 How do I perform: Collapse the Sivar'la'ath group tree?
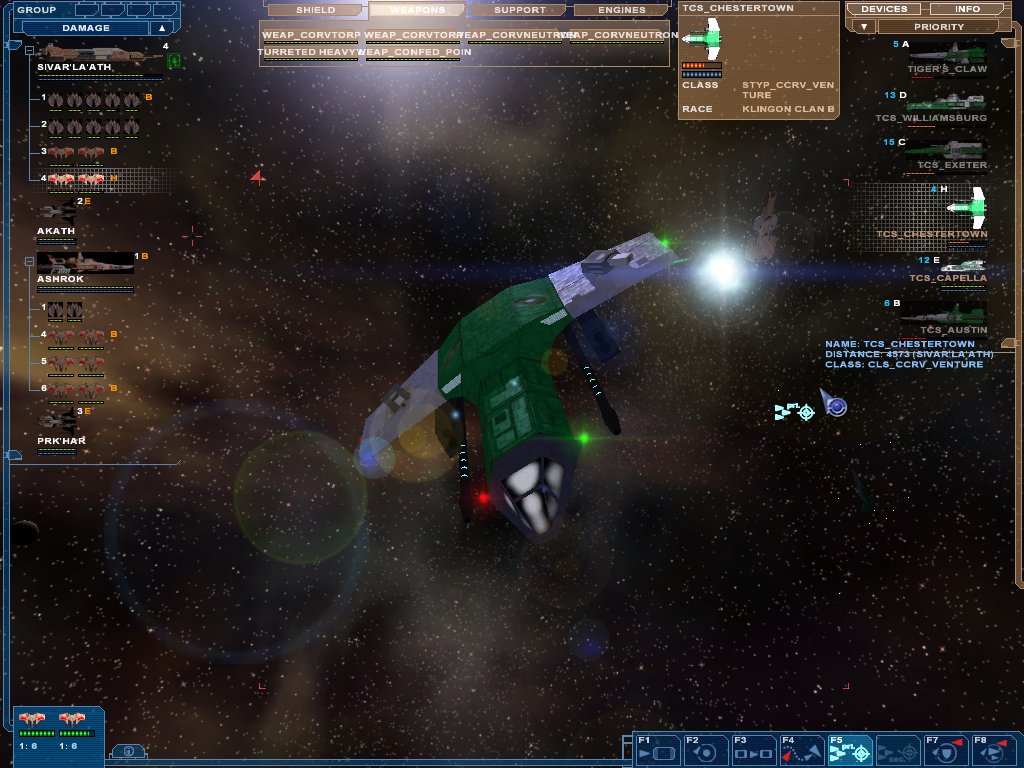point(29,49)
